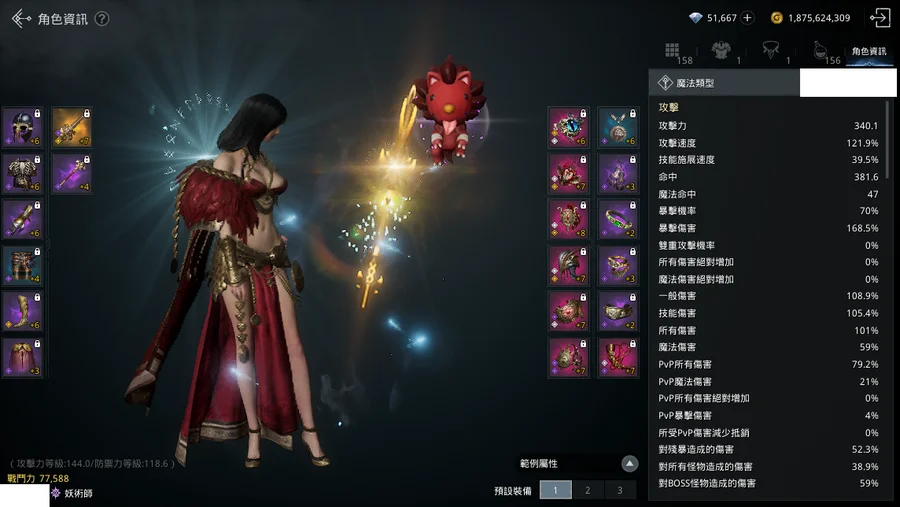Click the exit door icon
Image resolution: width=900 pixels, height=507 pixels.
point(880,18)
